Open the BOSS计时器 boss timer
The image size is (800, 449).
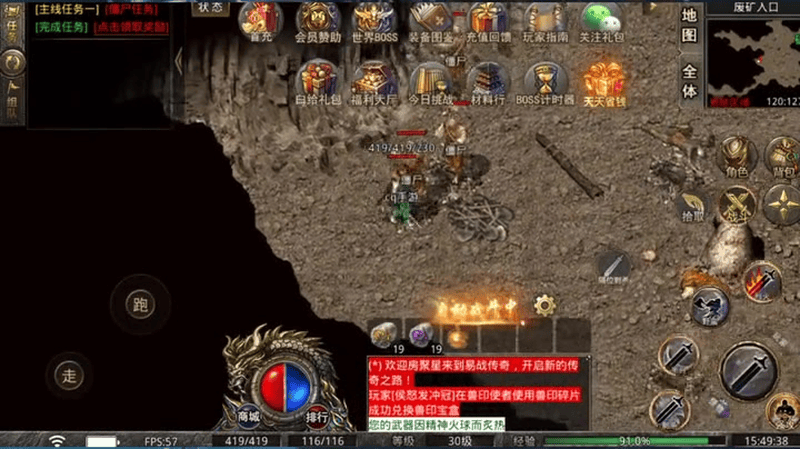click(545, 82)
